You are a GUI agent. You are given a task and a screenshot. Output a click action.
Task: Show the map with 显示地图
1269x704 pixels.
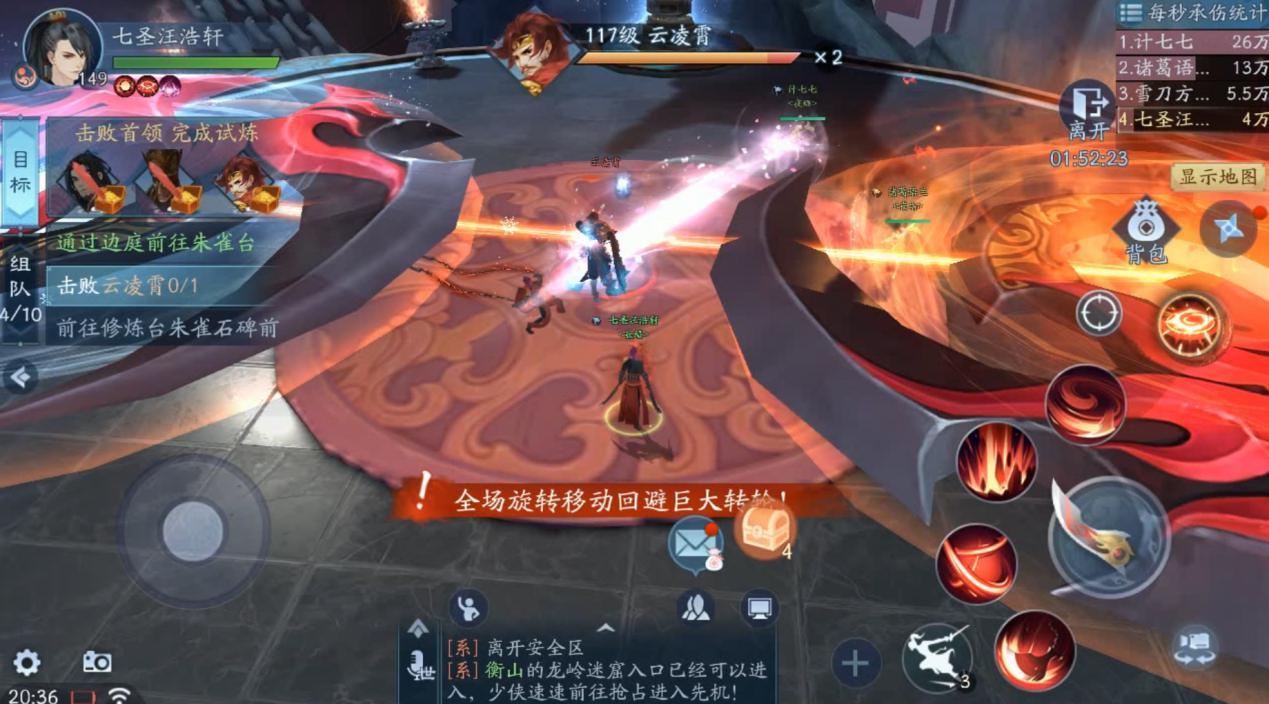1217,177
